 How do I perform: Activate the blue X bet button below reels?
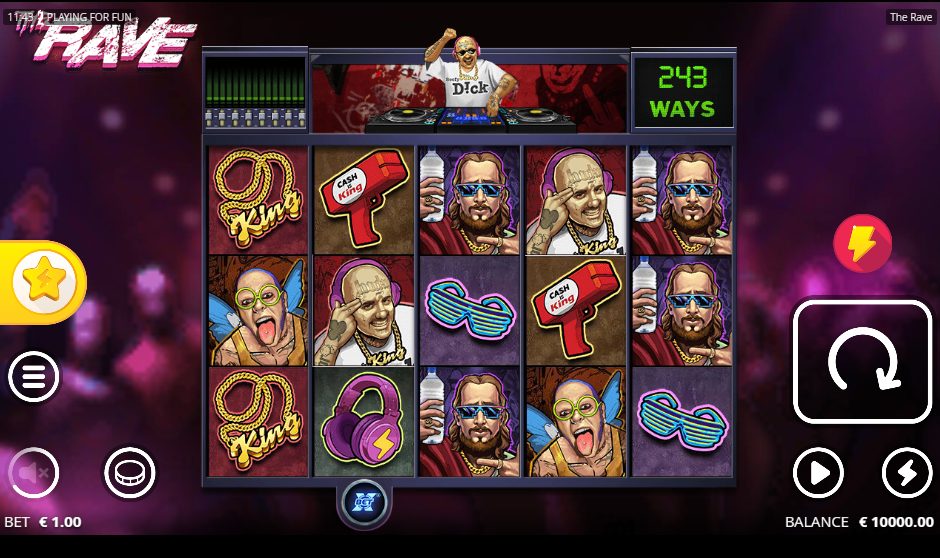coord(364,502)
